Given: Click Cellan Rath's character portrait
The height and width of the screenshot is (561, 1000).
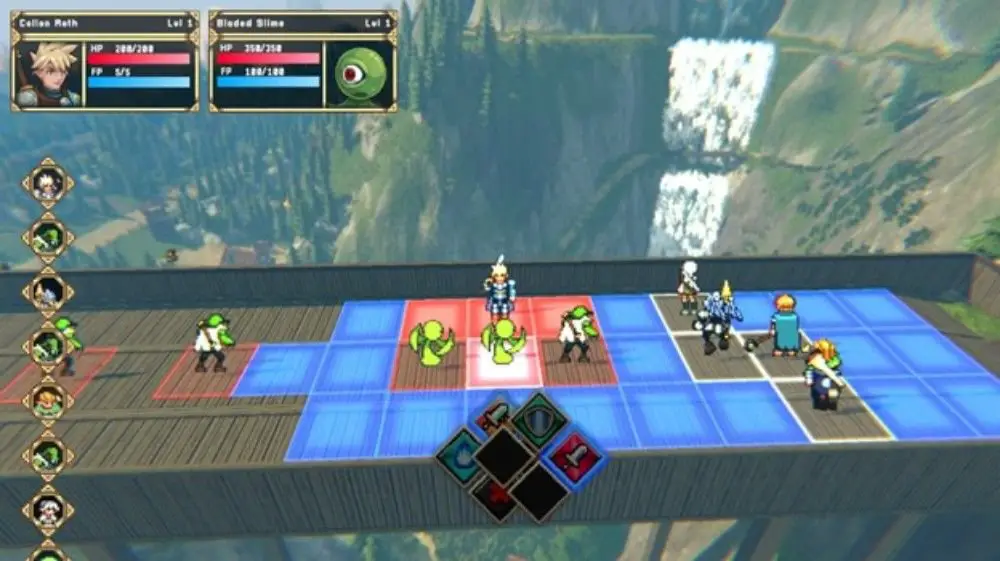Looking at the screenshot, I should coord(49,73).
